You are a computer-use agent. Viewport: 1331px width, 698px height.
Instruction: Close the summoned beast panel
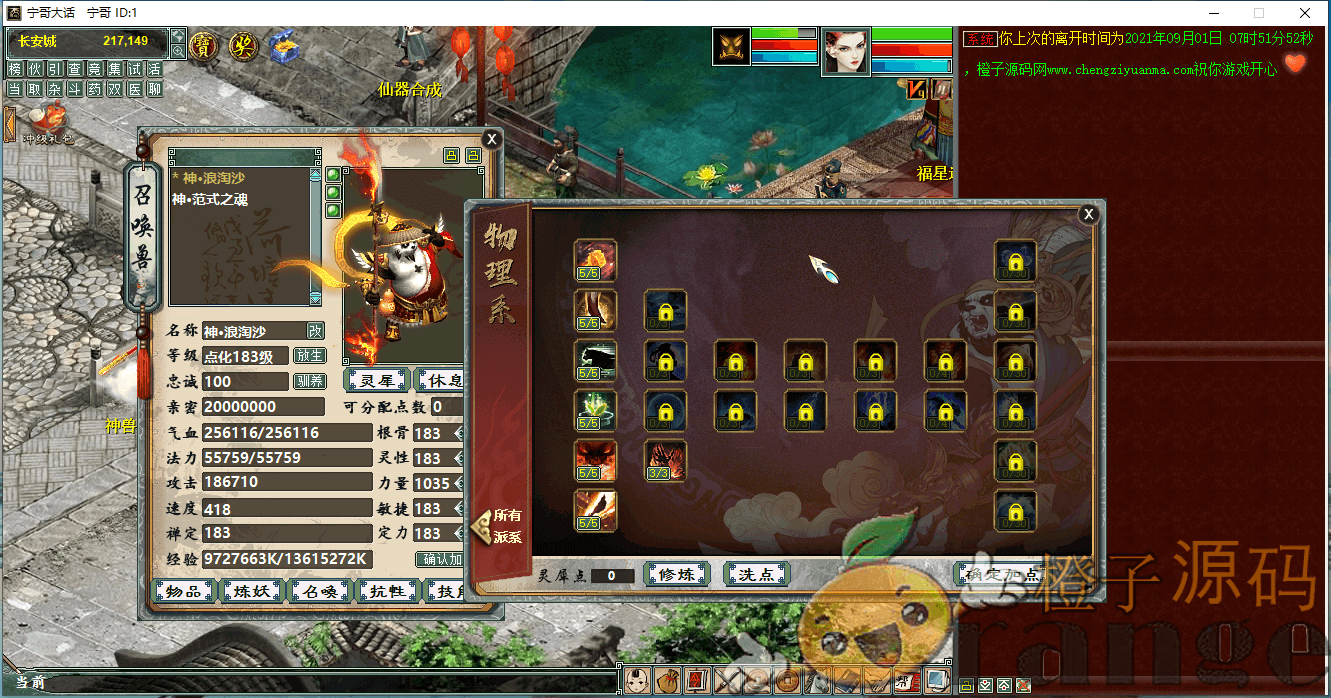pyautogui.click(x=490, y=139)
